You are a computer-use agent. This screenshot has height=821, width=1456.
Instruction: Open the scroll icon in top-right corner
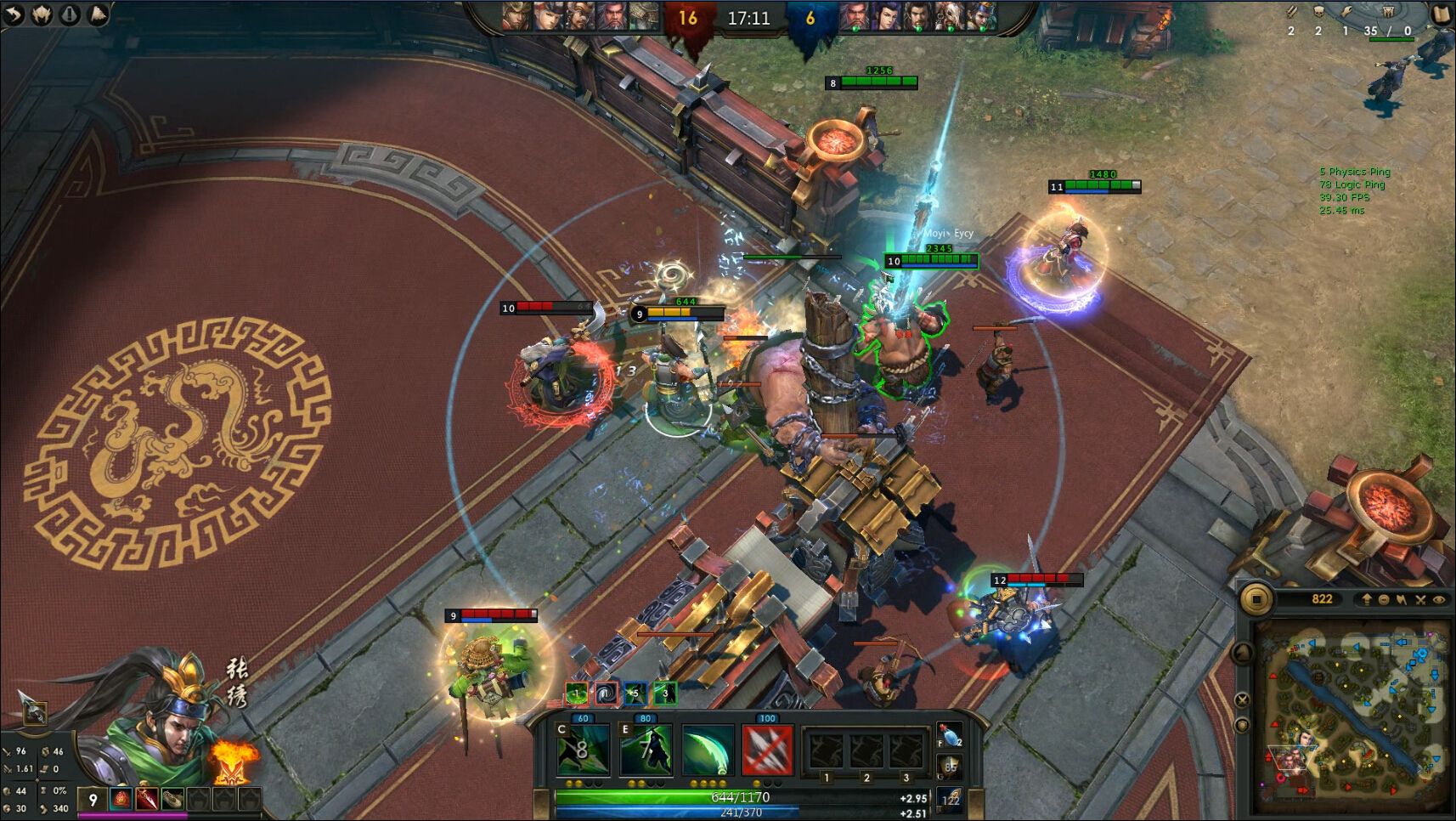[x=1442, y=14]
